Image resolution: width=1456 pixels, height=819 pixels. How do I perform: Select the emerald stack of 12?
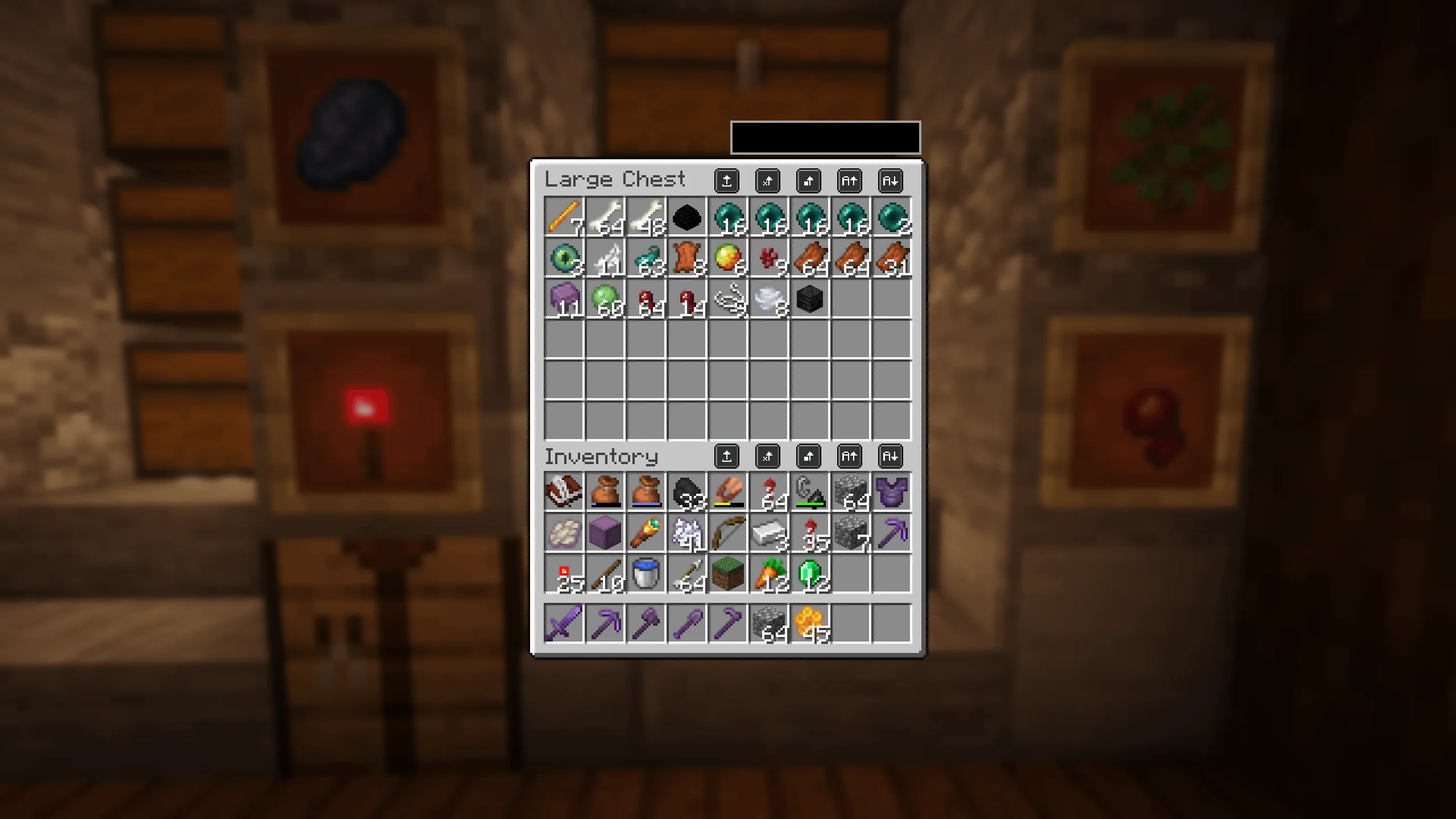tap(809, 573)
